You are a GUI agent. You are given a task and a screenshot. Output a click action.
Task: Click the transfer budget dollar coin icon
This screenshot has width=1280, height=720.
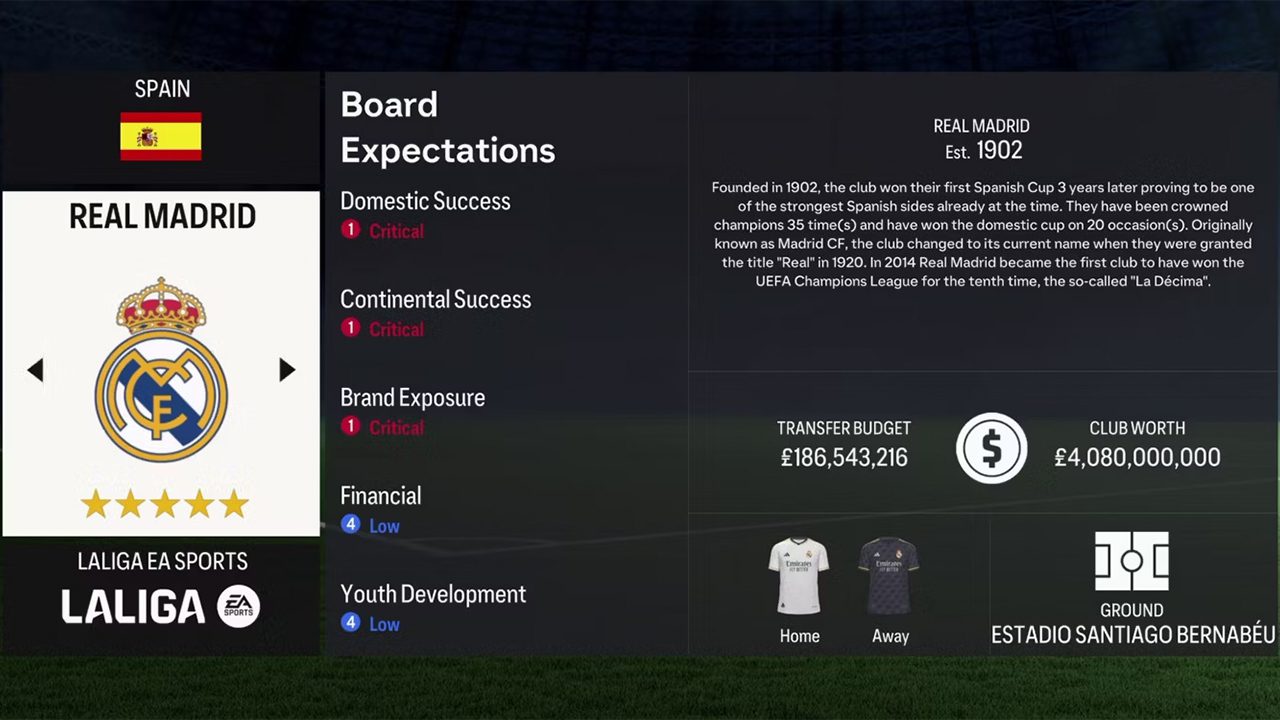991,449
